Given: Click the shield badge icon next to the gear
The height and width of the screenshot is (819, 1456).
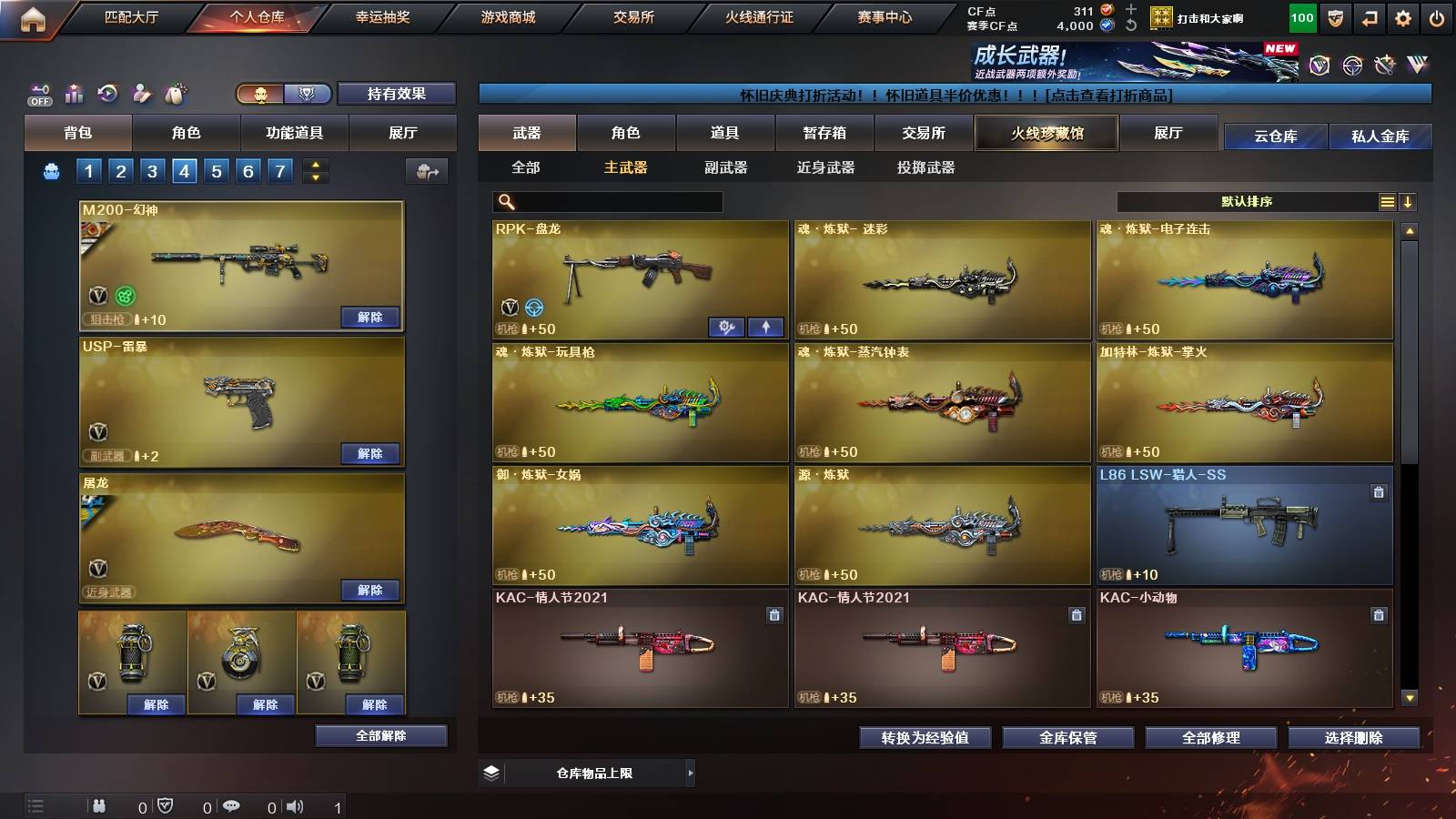Looking at the screenshot, I should pos(1333,16).
